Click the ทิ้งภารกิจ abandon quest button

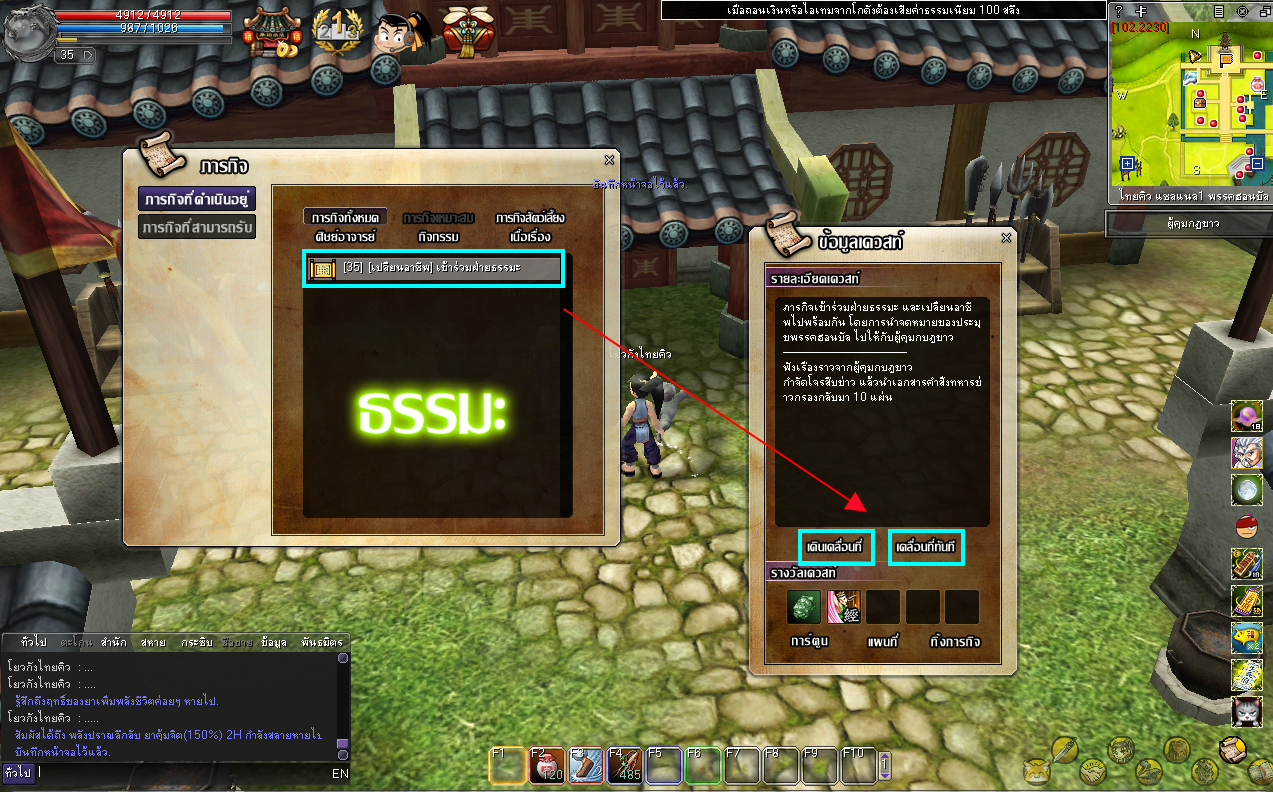953,642
